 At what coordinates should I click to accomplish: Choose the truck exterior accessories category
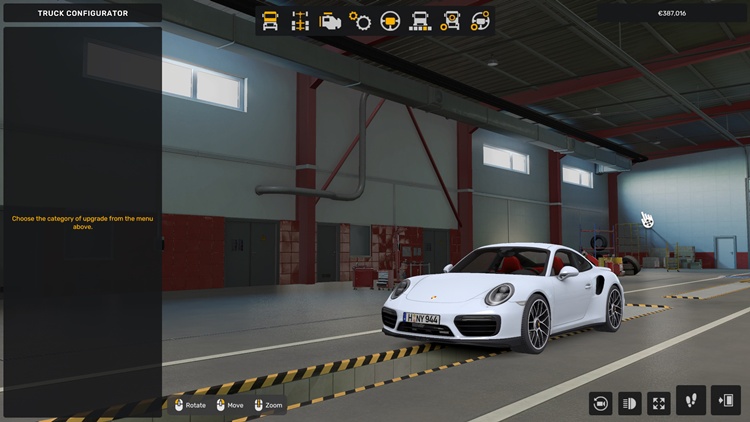451,21
